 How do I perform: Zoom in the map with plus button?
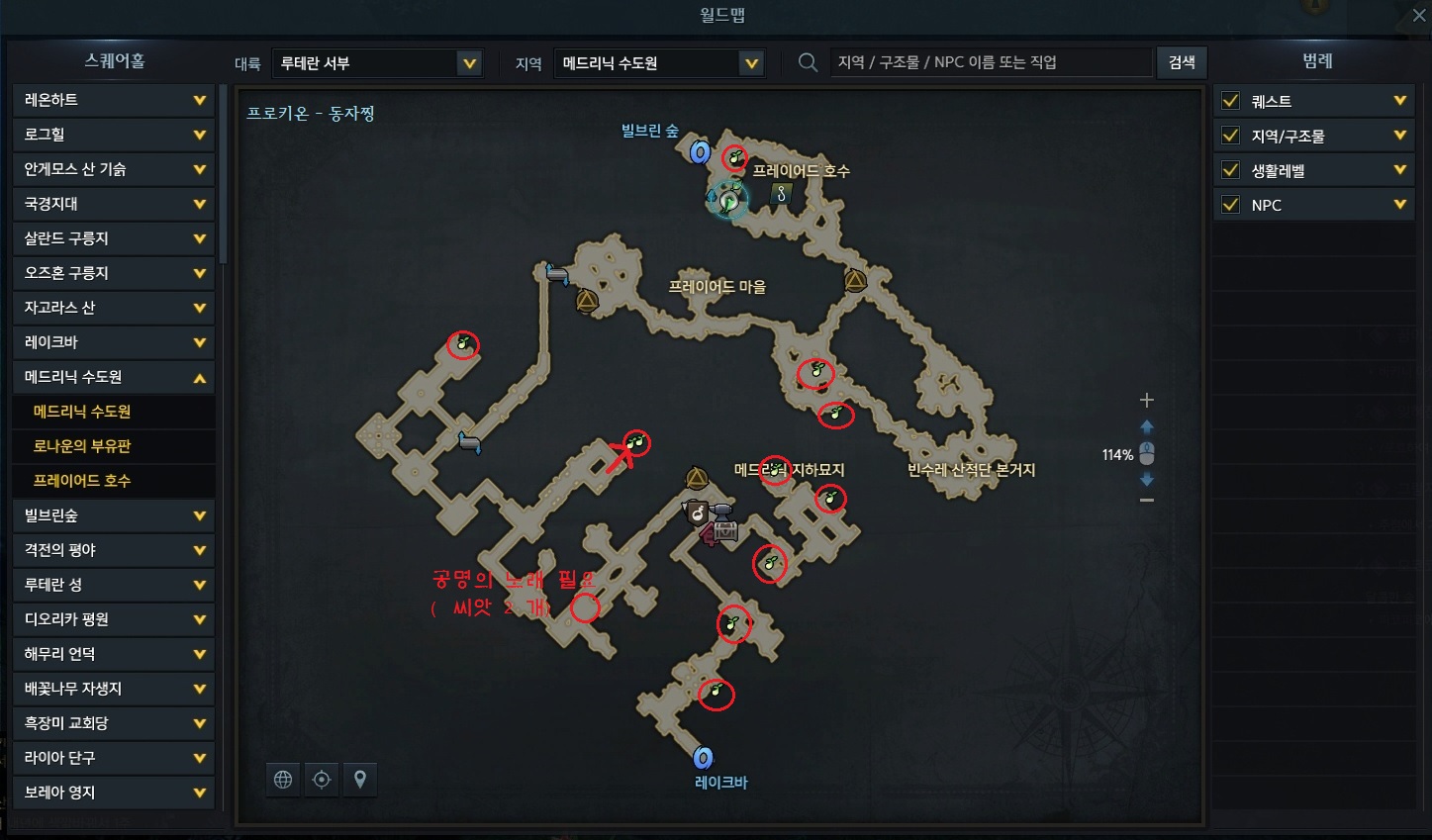click(1147, 401)
